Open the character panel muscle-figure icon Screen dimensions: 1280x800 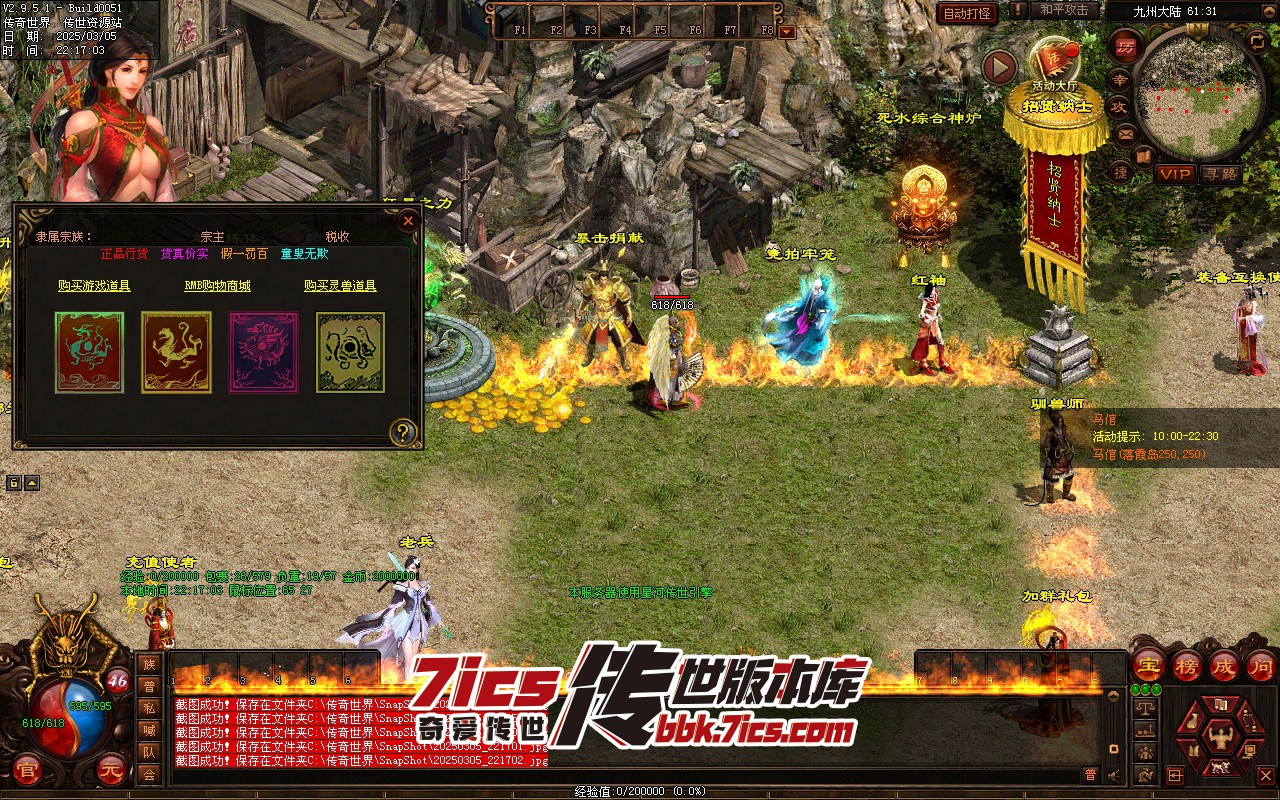tap(1218, 738)
